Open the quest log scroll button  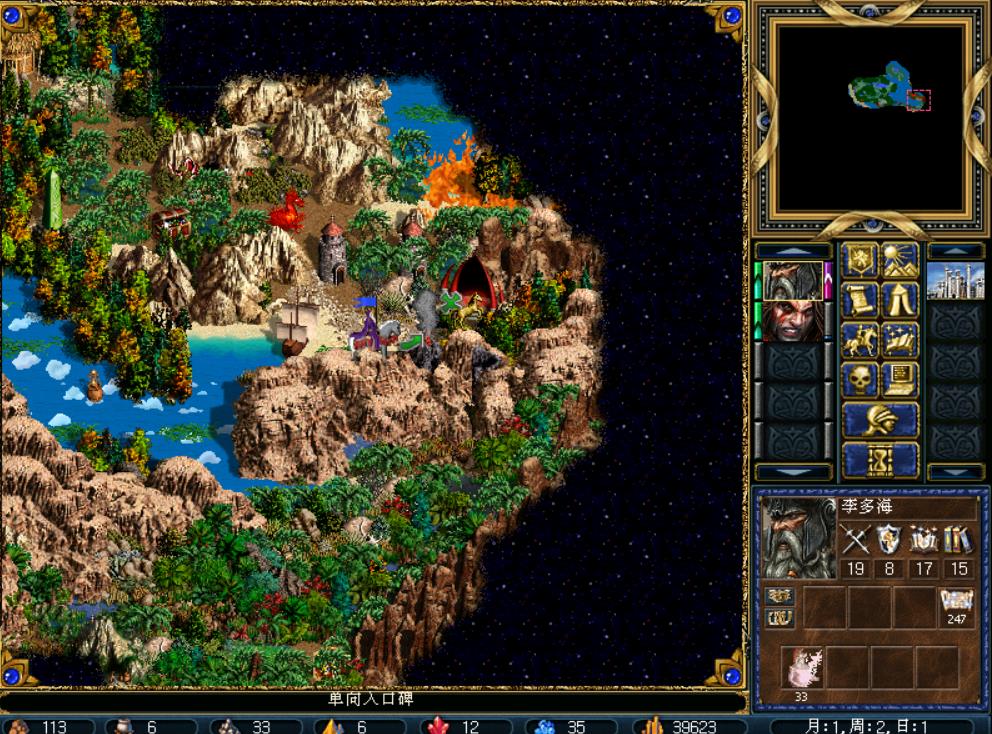860,300
